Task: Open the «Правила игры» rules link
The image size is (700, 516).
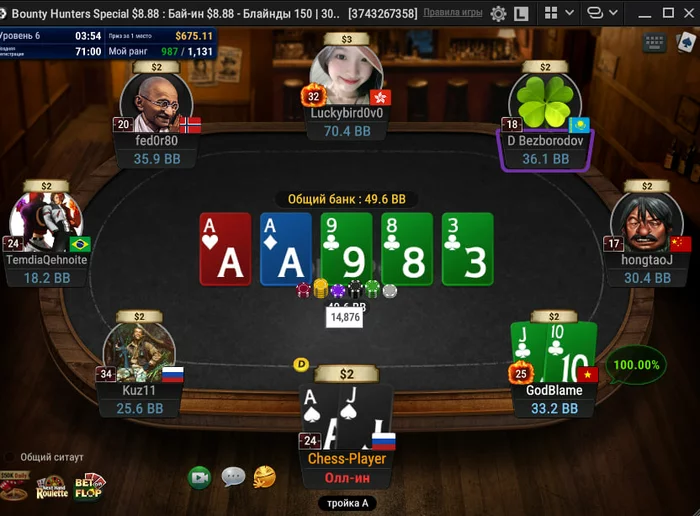Action: pos(453,14)
